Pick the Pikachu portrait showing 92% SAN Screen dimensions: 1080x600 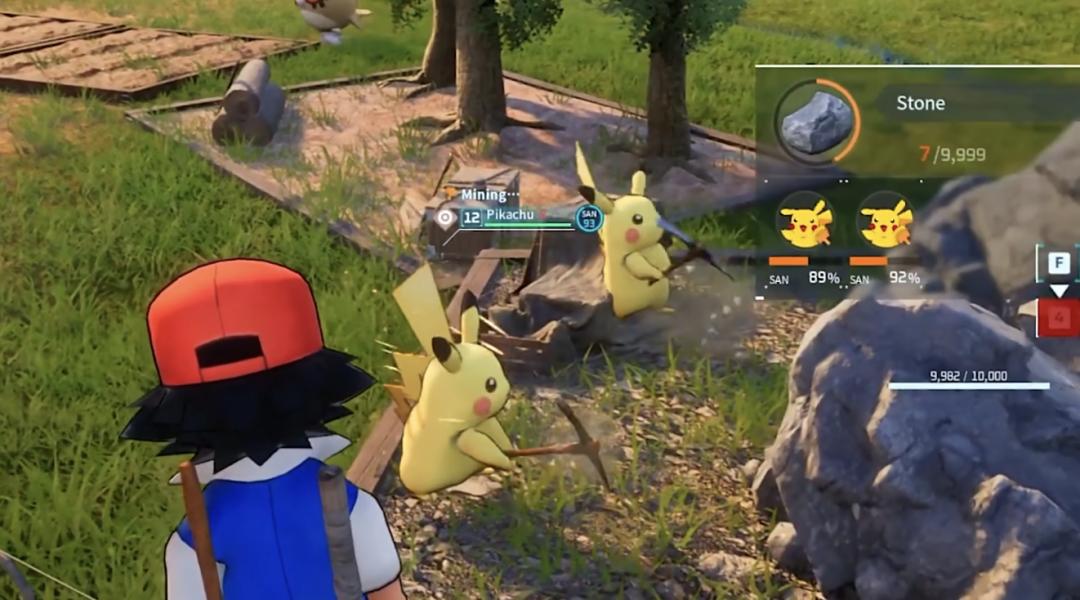click(886, 221)
